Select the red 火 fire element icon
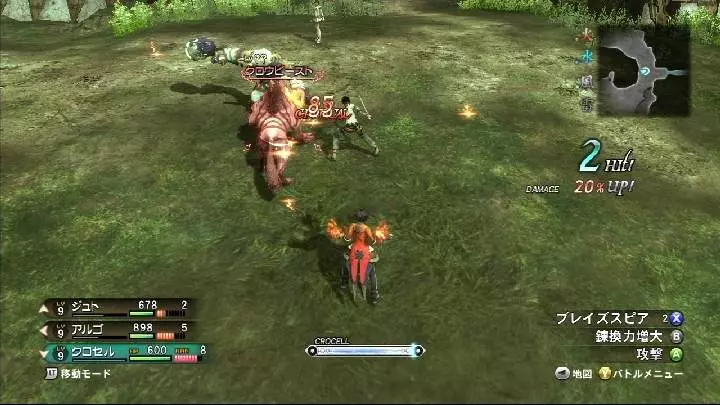 (586, 39)
